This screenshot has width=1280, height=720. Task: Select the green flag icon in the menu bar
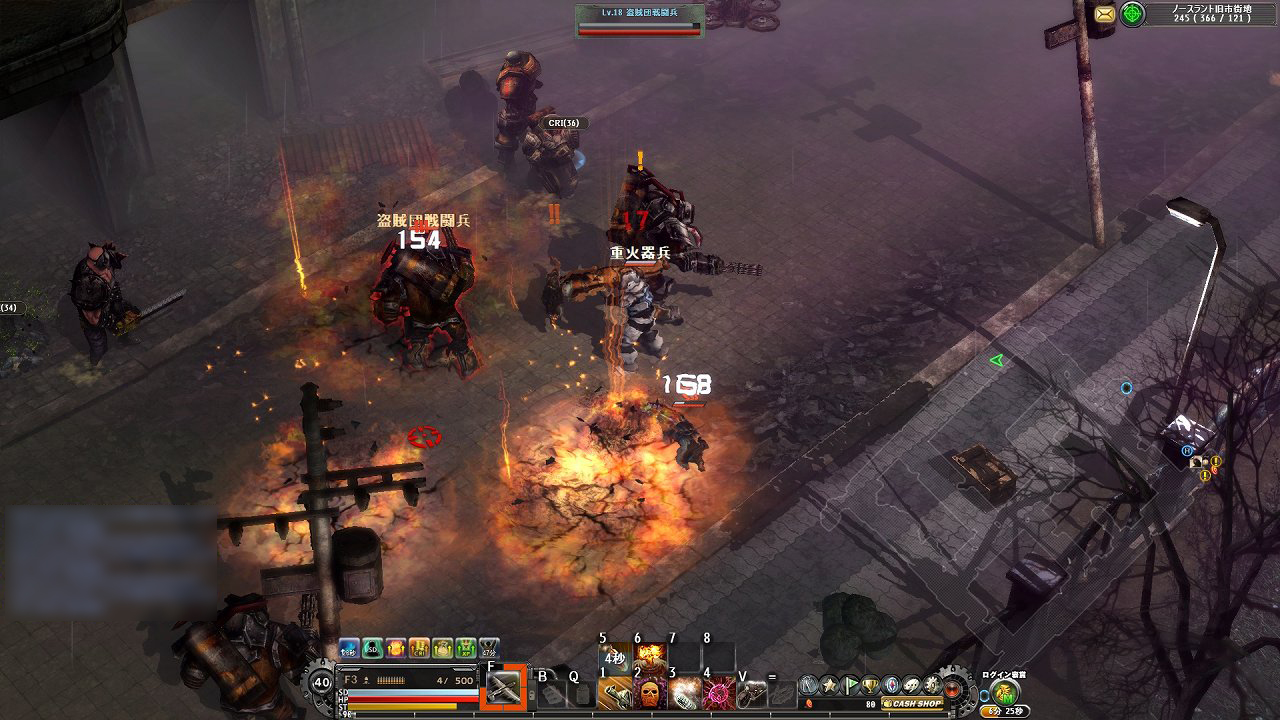850,684
